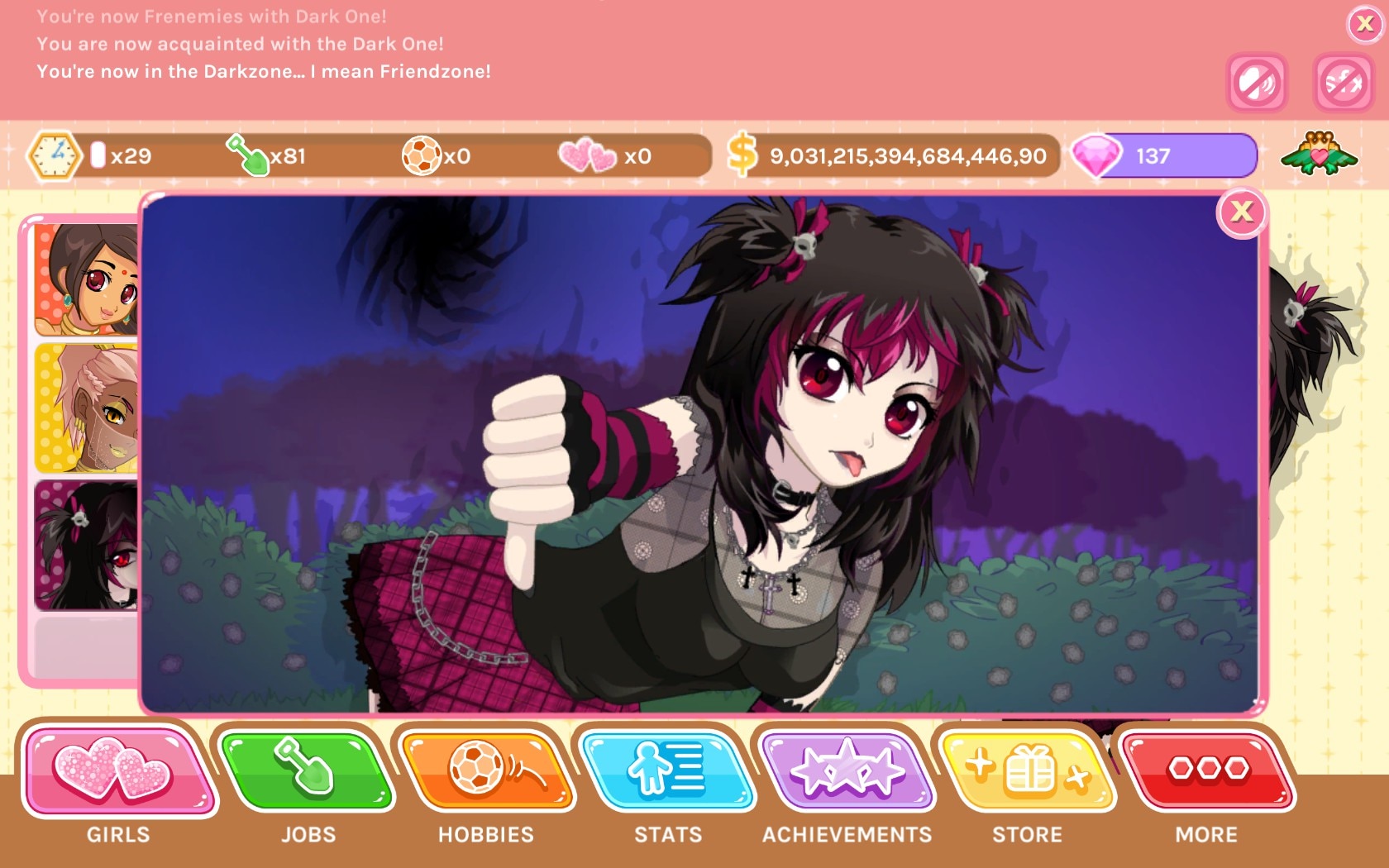Select the Dark One portrait in list
Viewport: 1389px width, 868px height.
click(x=87, y=546)
